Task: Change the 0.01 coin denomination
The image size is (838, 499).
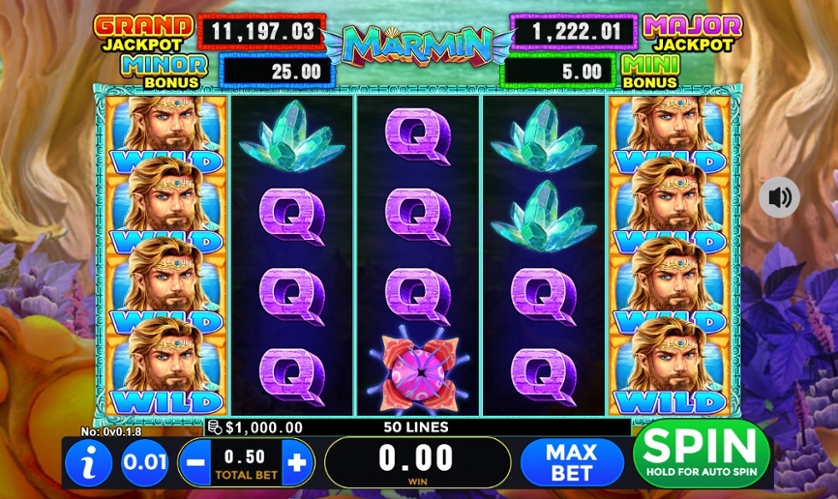Action: pyautogui.click(x=144, y=463)
